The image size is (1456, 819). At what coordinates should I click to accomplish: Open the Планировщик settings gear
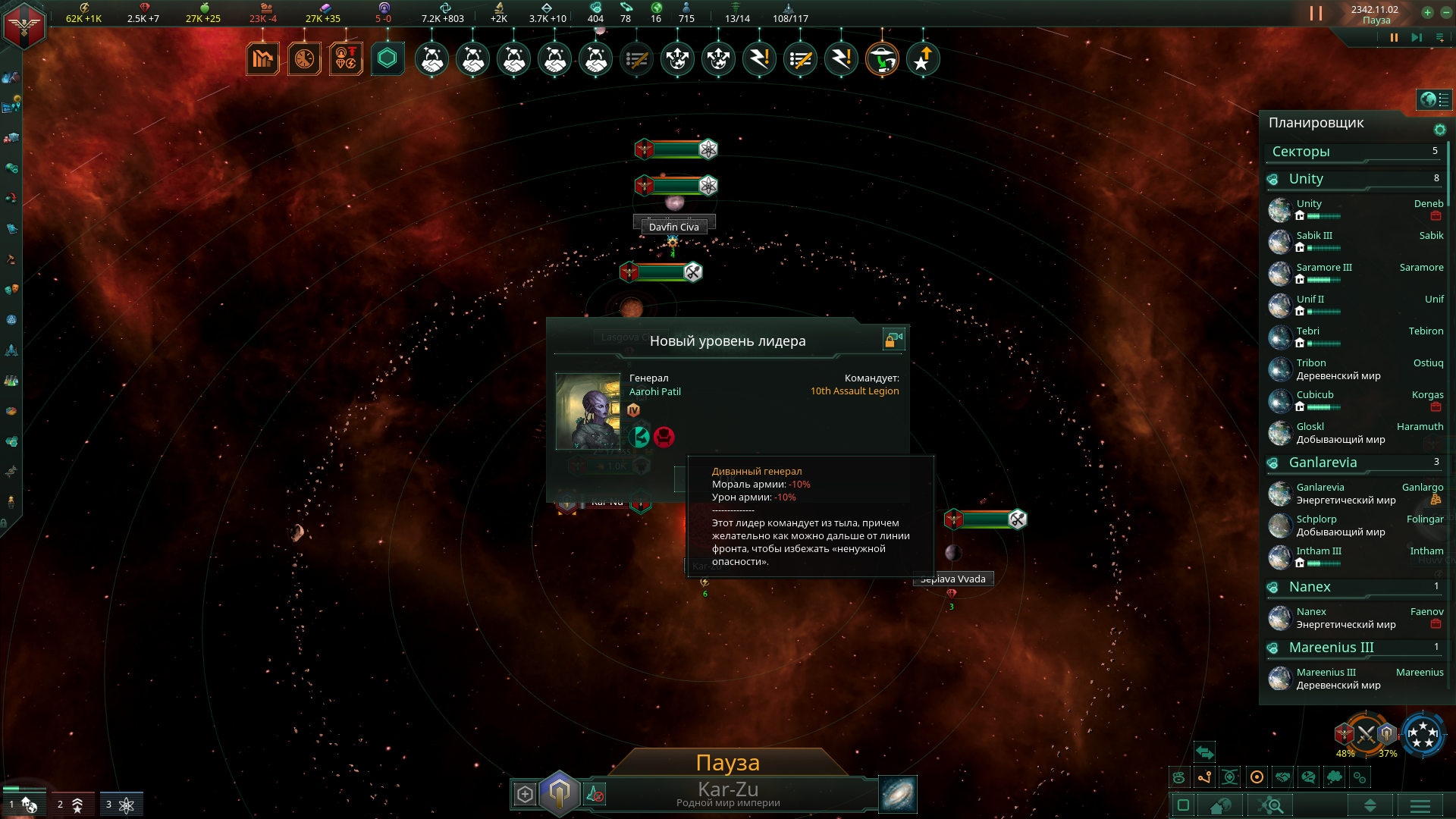[1439, 130]
